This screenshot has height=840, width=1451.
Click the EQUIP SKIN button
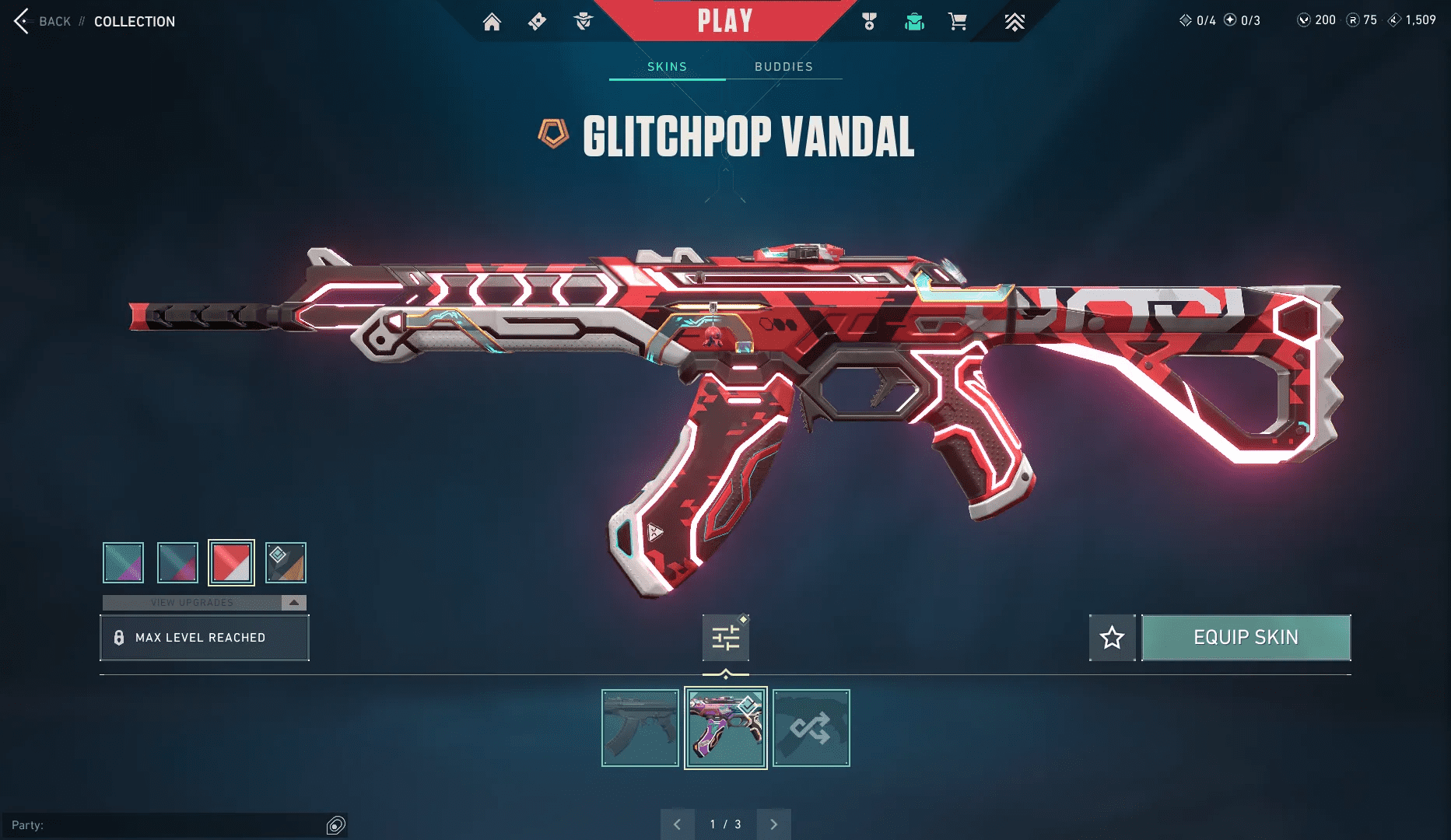tap(1246, 637)
